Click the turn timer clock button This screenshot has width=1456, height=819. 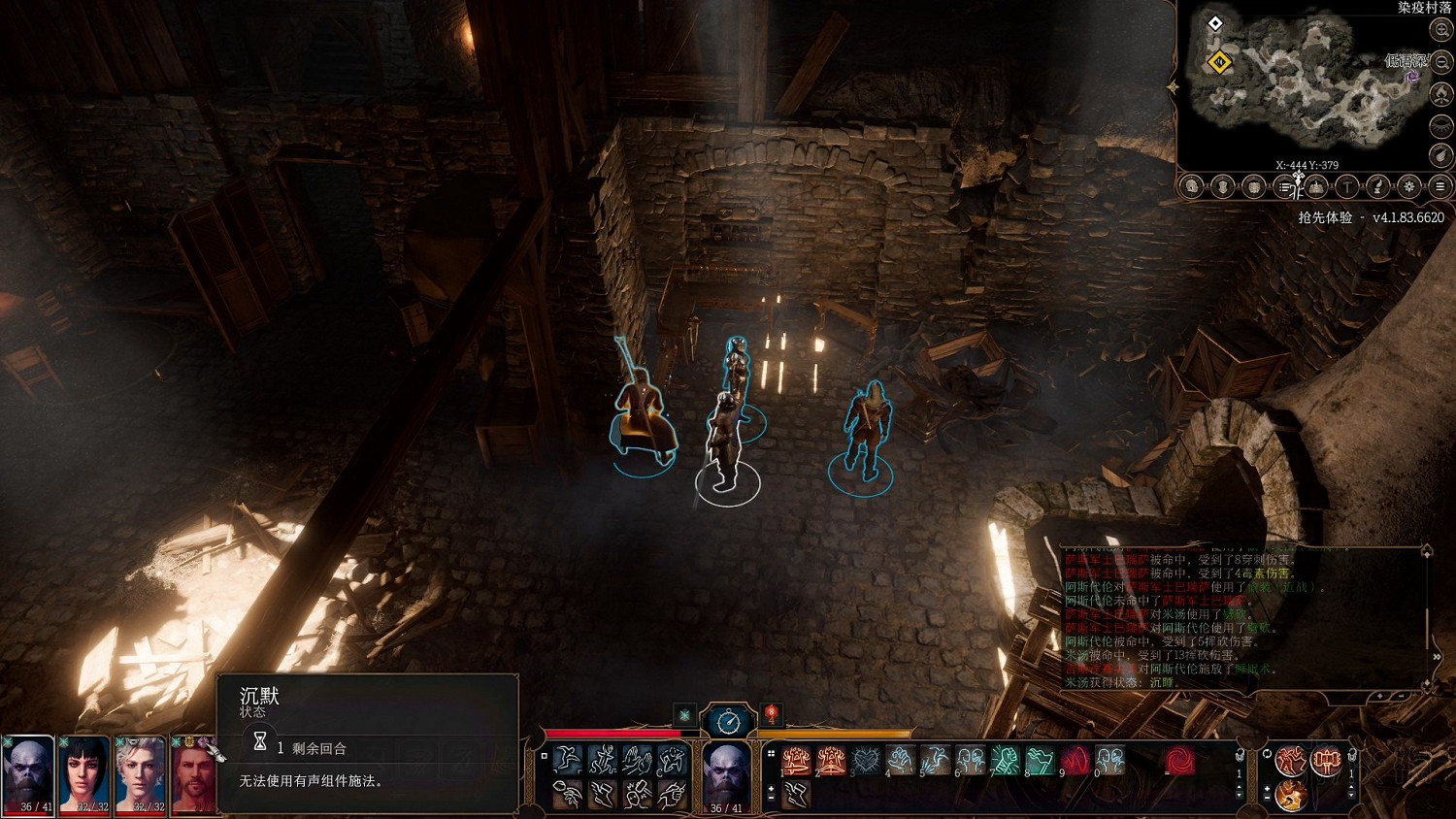tap(728, 721)
